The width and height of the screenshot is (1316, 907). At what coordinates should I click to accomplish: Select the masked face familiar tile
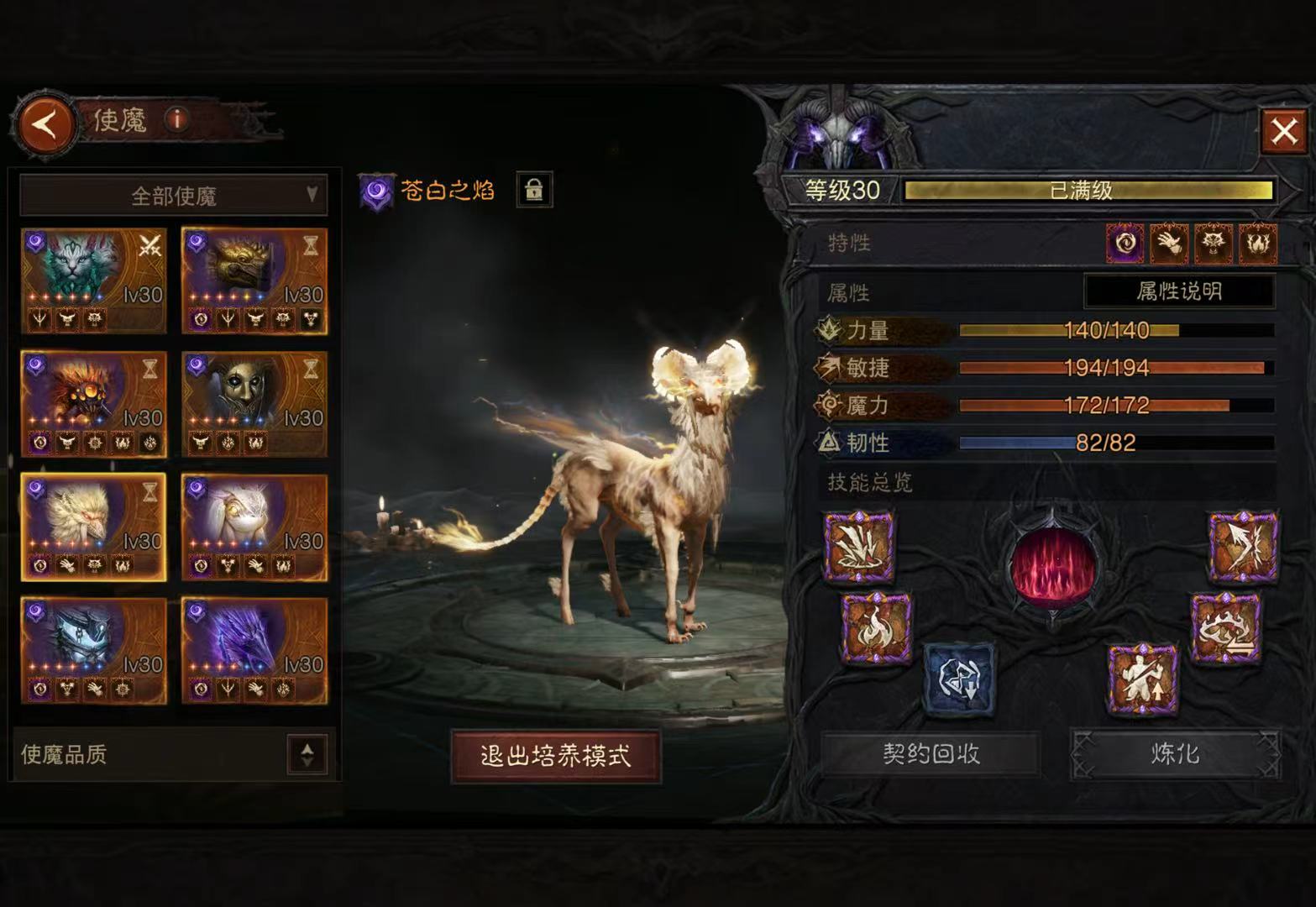[254, 405]
